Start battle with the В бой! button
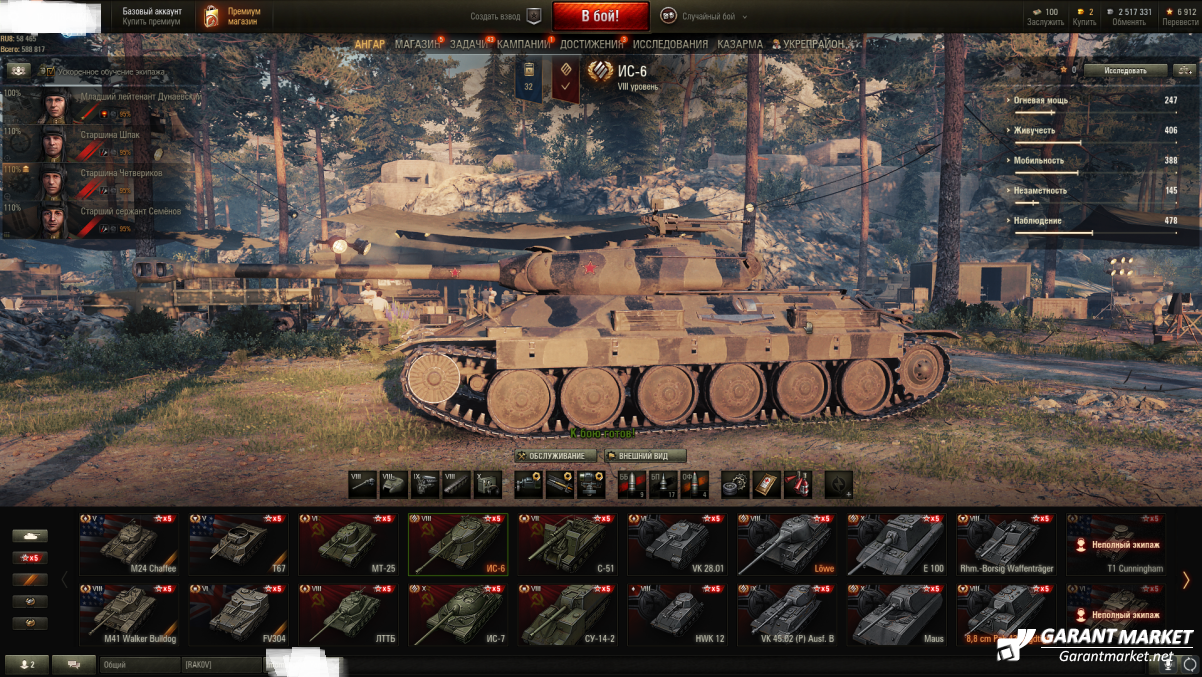Viewport: 1202px width, 677px height. pos(600,16)
